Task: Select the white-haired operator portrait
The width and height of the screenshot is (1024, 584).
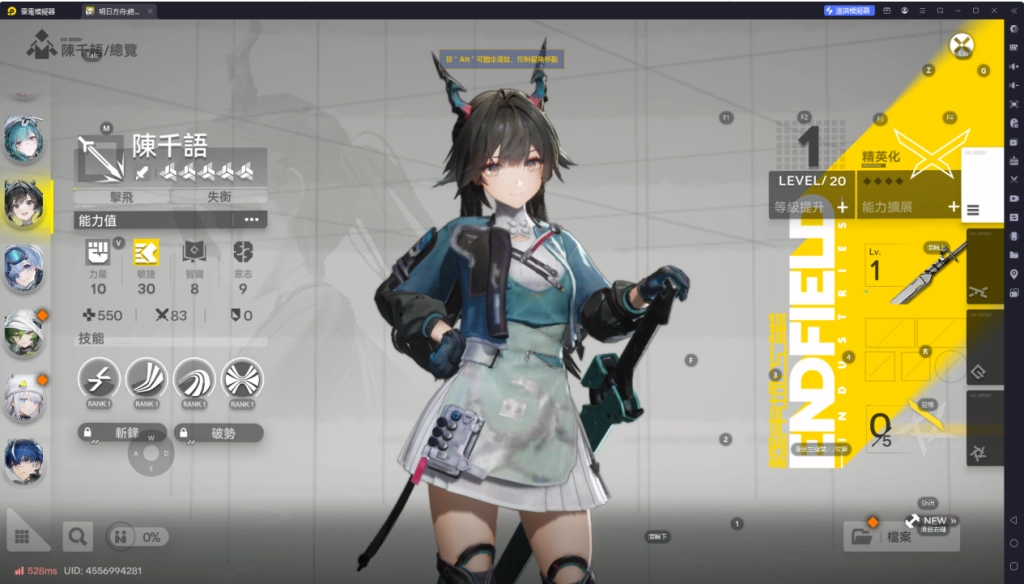Action: coord(23,397)
